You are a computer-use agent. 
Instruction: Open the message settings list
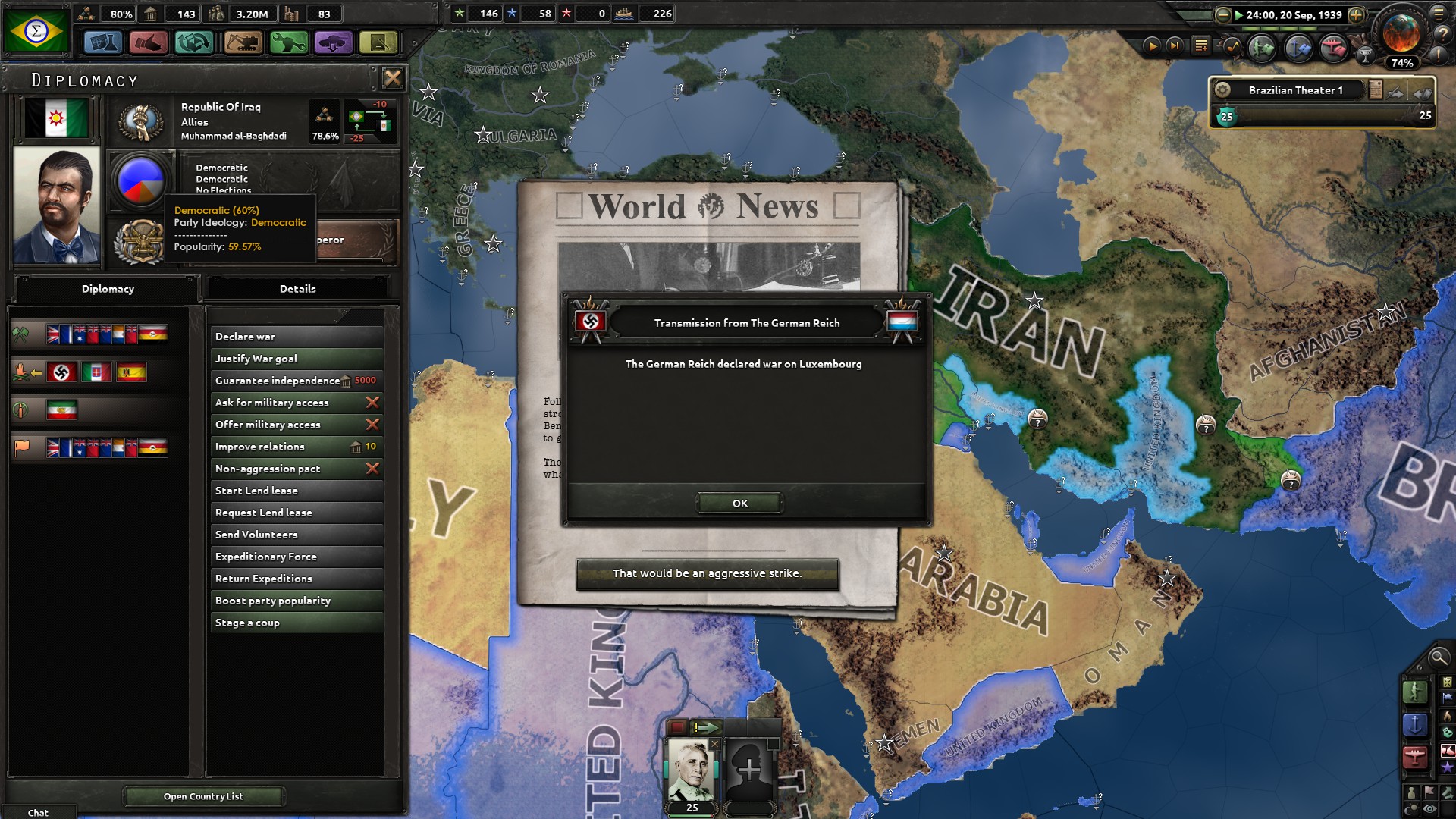[x=1200, y=45]
